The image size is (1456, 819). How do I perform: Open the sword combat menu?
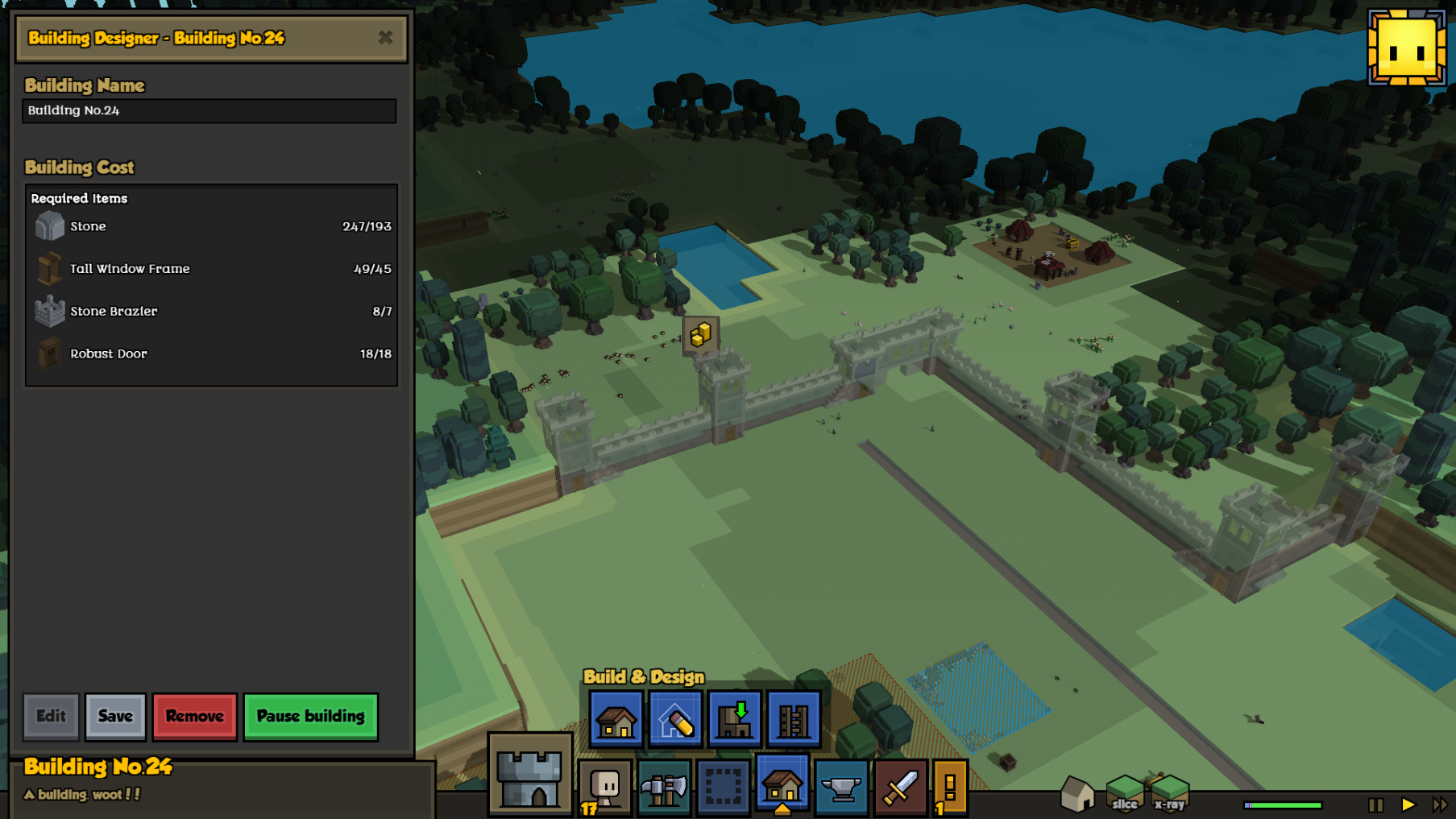click(900, 786)
